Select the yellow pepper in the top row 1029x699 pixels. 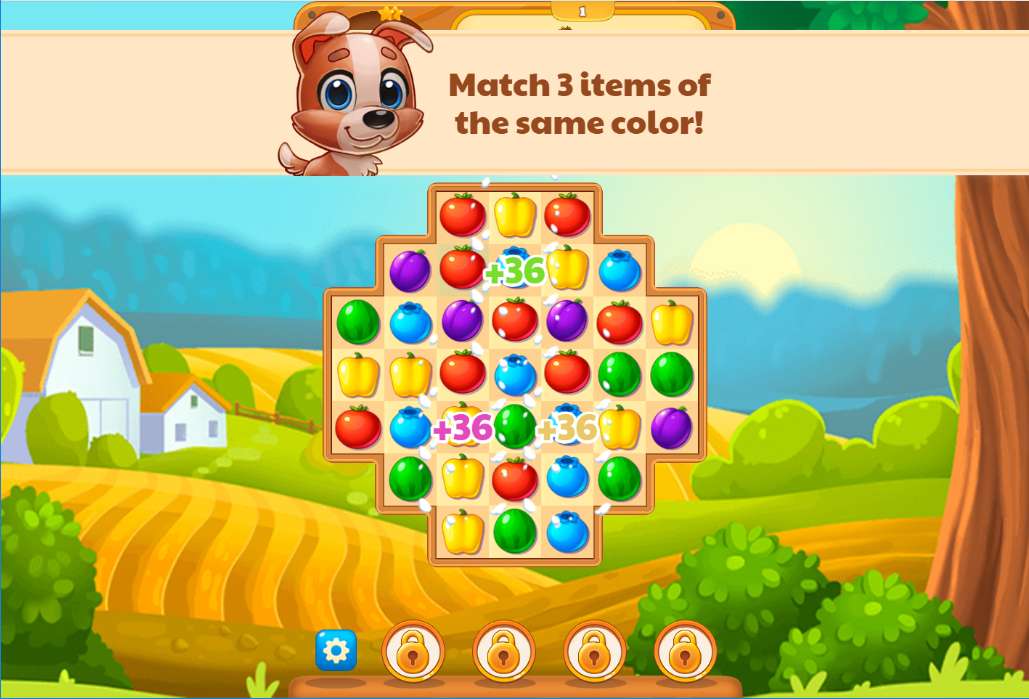515,215
